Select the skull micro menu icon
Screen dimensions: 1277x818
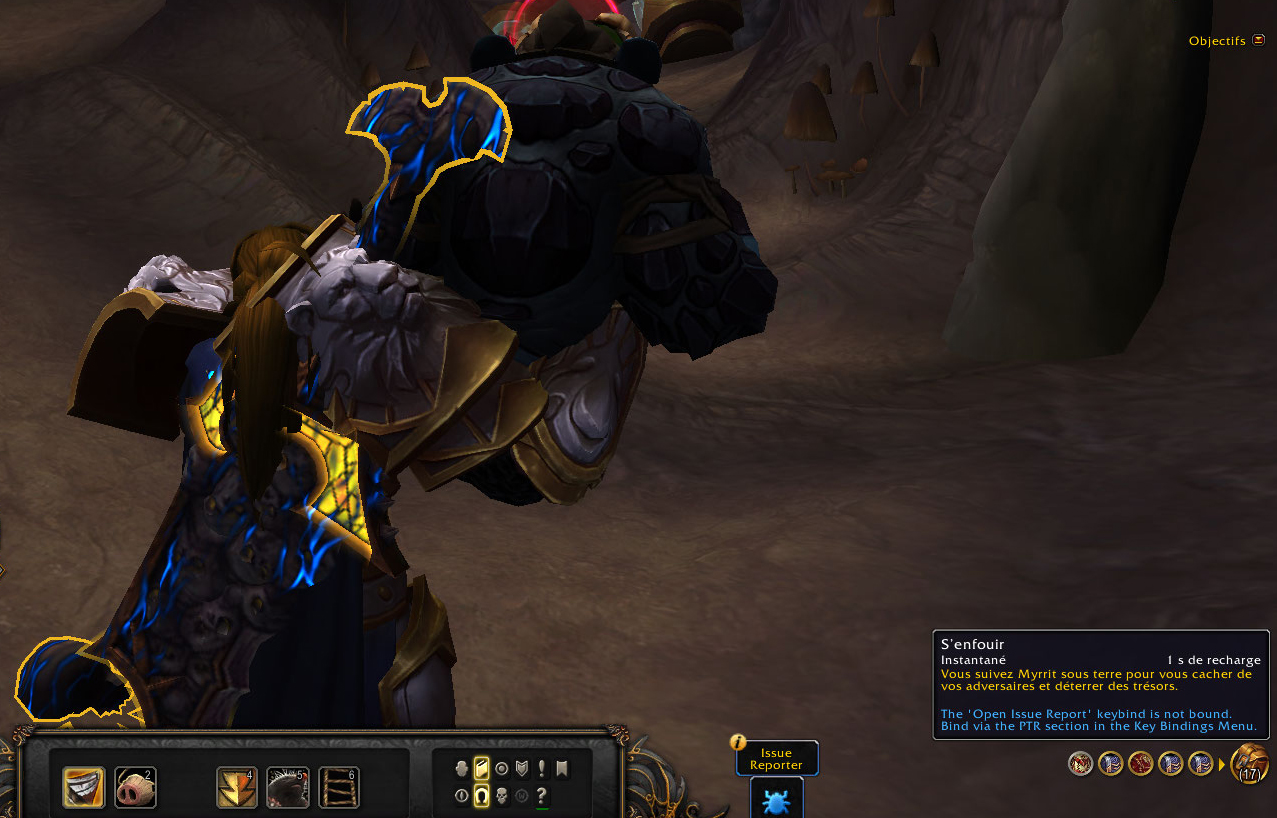pyautogui.click(x=501, y=796)
